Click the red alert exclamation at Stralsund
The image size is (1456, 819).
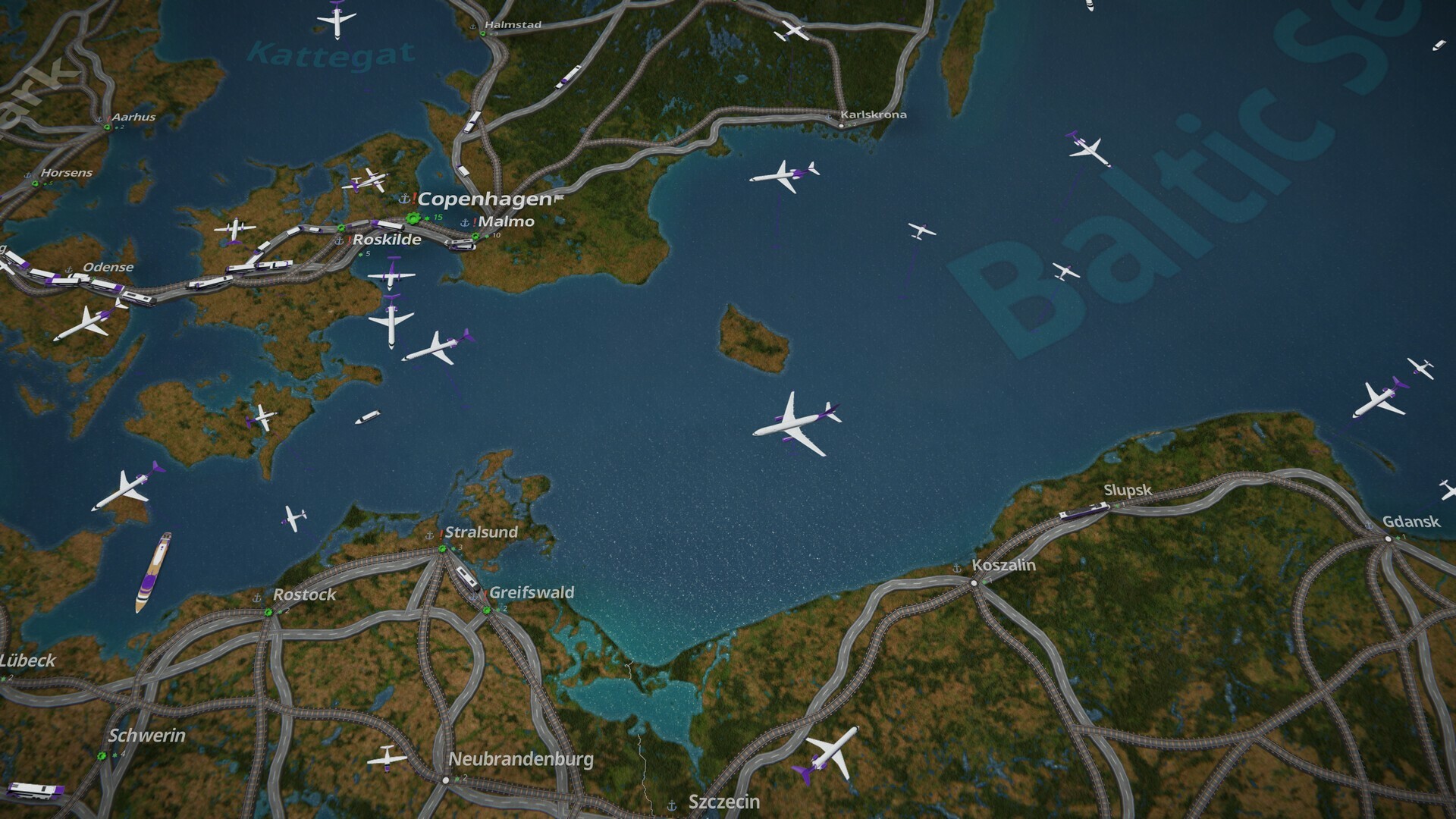[x=441, y=535]
